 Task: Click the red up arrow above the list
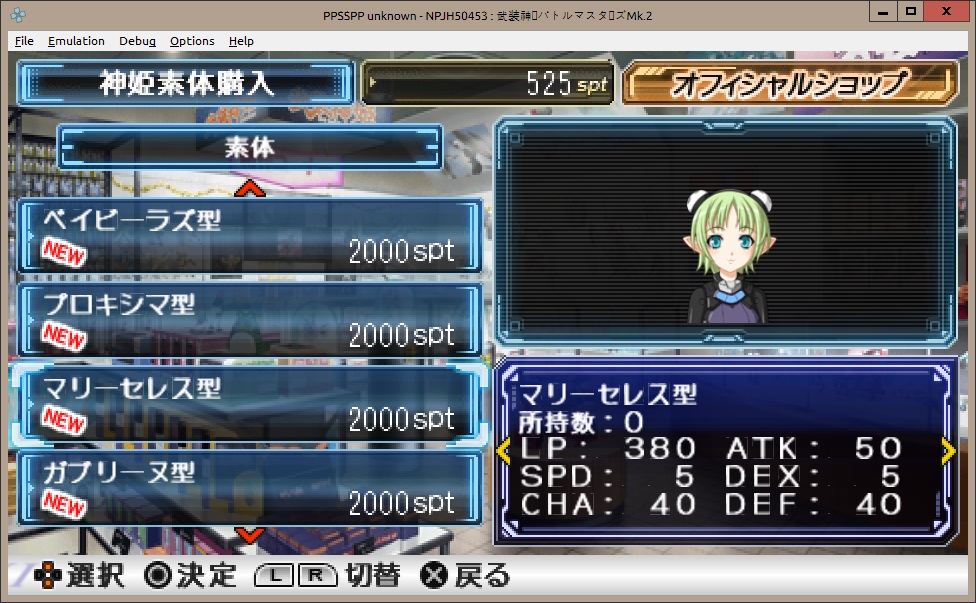coord(249,187)
